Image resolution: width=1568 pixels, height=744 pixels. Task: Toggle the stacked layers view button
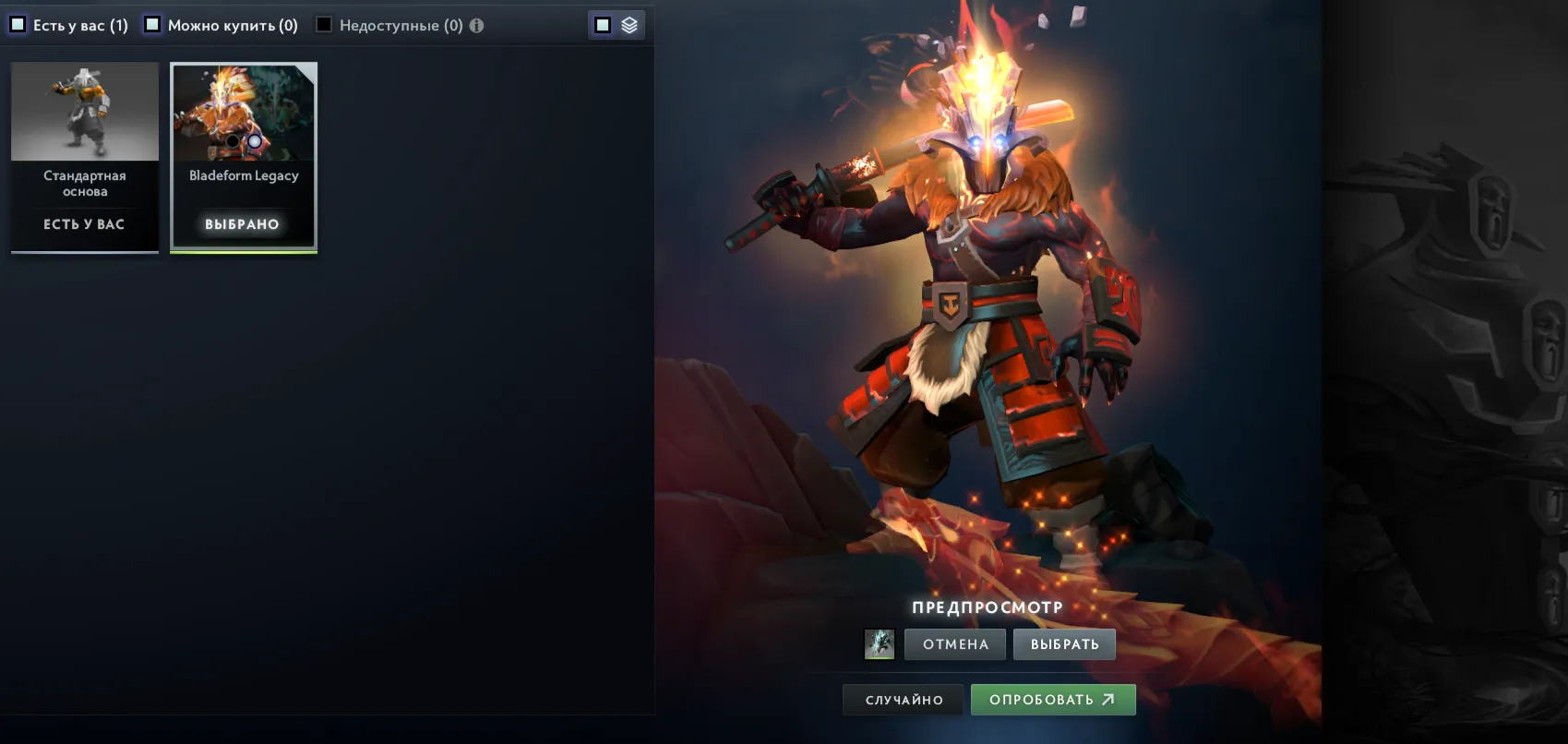[629, 25]
